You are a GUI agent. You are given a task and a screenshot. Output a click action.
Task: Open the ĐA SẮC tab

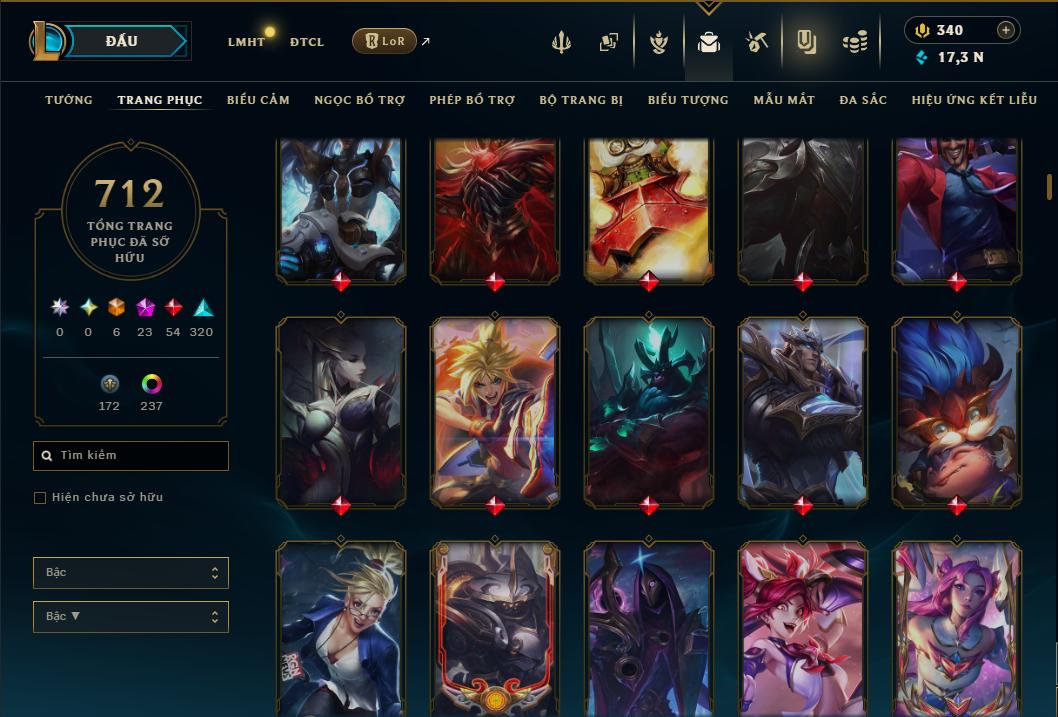863,100
